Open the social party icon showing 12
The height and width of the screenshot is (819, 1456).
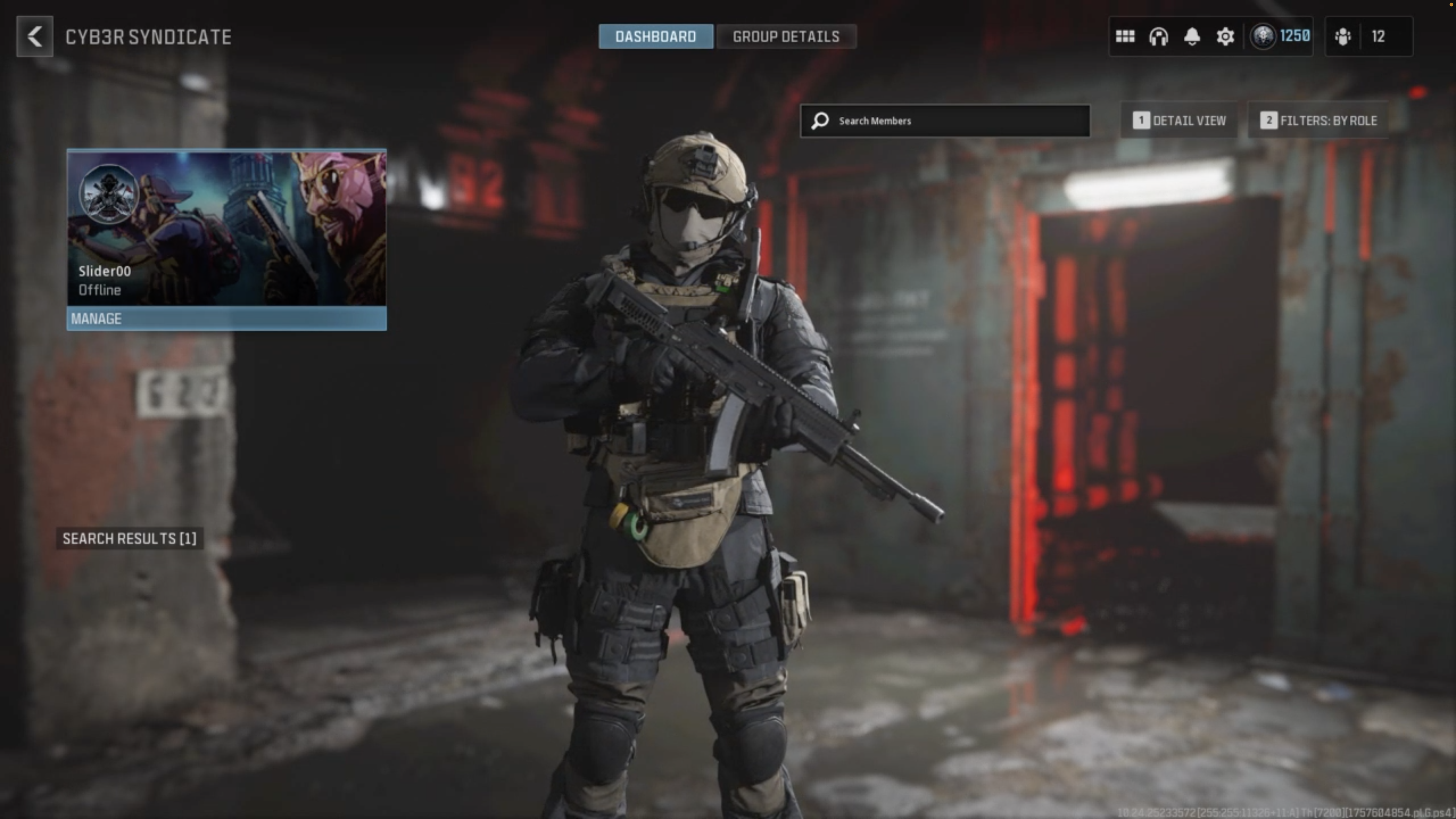pos(1368,37)
